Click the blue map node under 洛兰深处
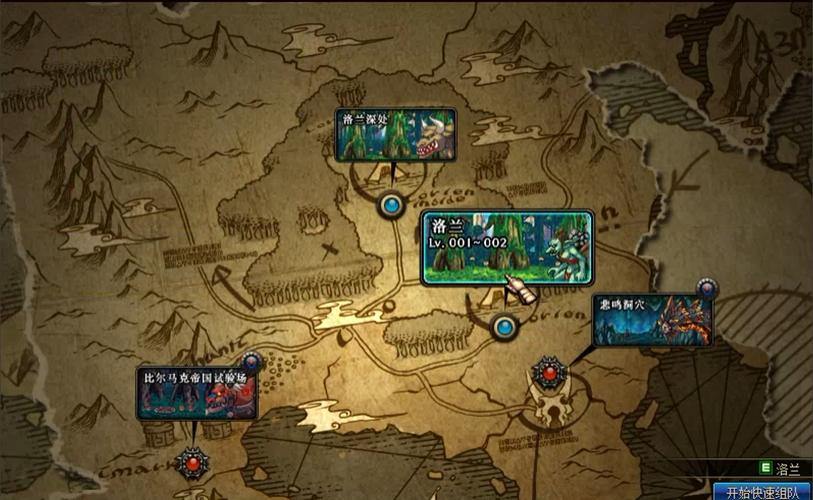Screen dimensions: 813x500 (x=390, y=205)
